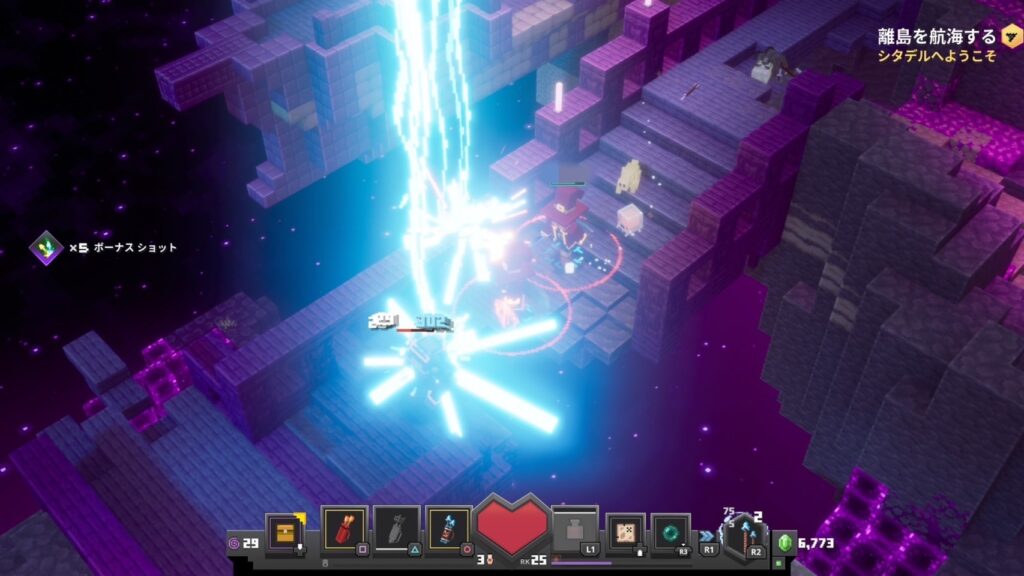Open the map scroll icon
Viewport: 1024px width, 576px height.
[625, 532]
